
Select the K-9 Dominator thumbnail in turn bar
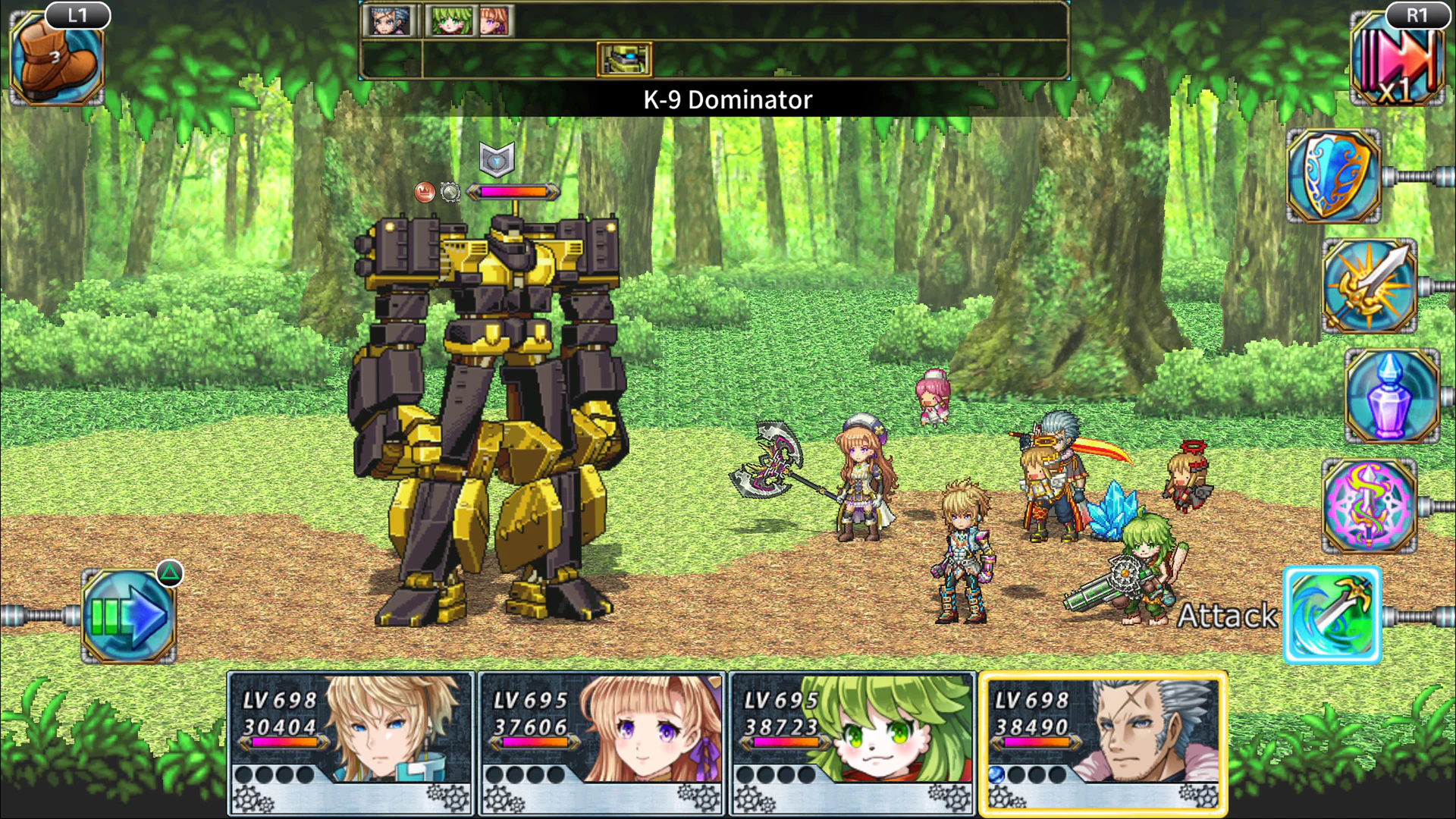click(623, 60)
